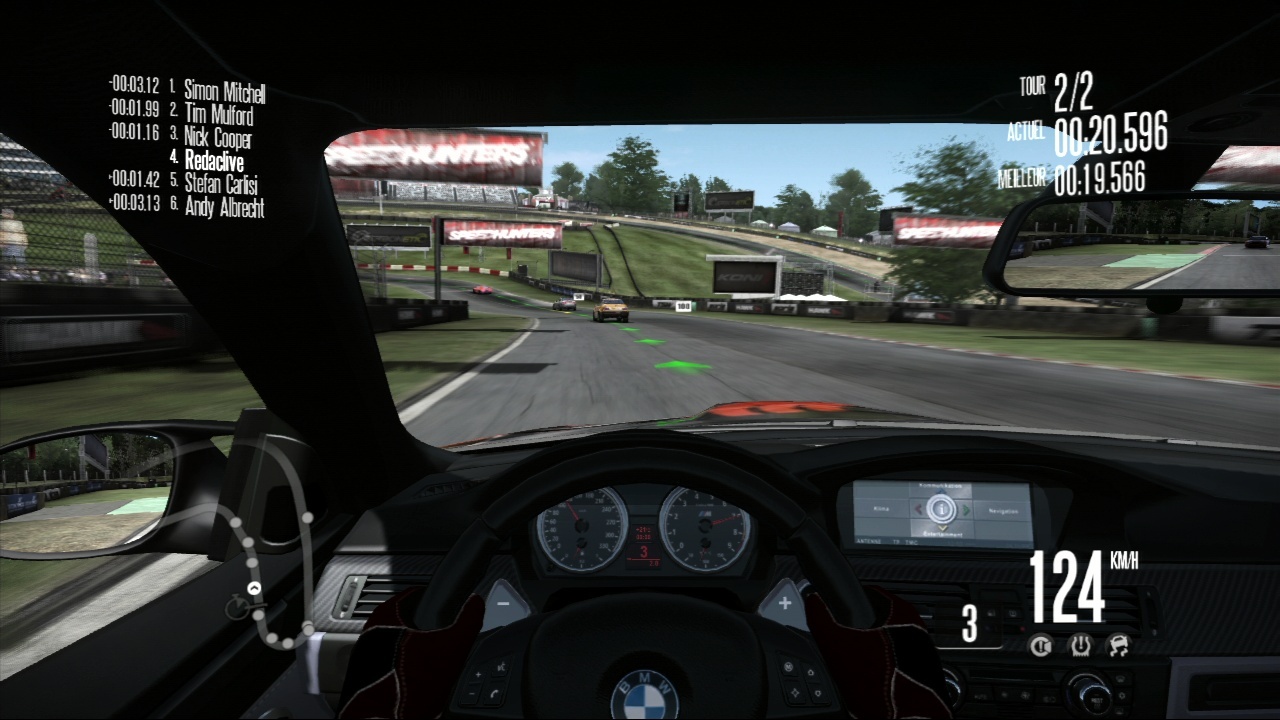Select Simon Mitchell in the standings list
1280x720 pixels.
(x=224, y=92)
